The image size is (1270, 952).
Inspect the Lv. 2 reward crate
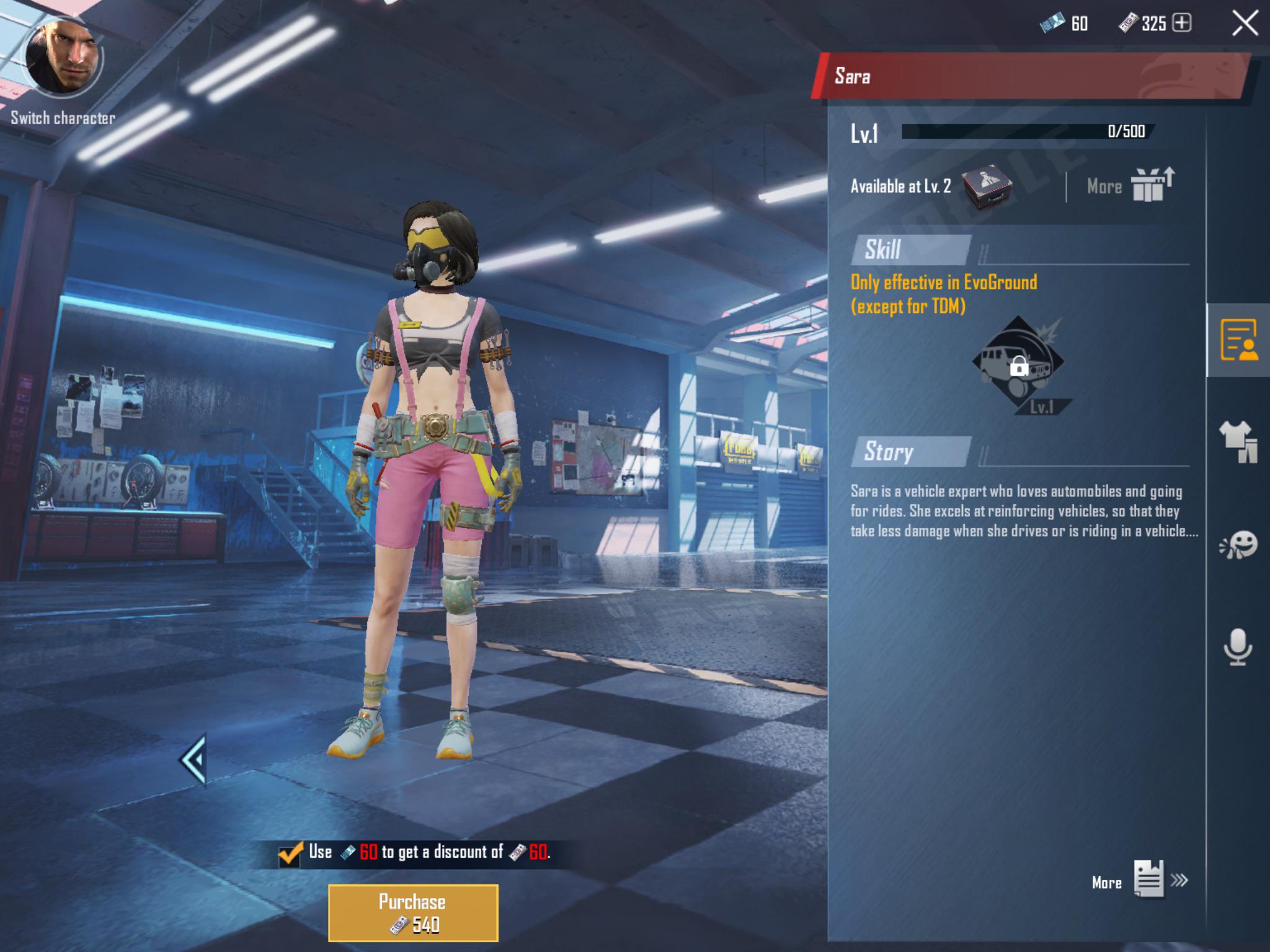tap(987, 186)
